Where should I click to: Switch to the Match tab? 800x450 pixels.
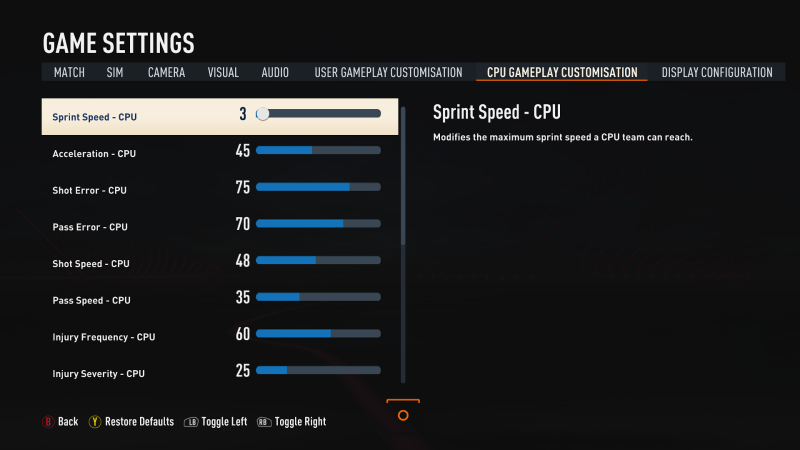(69, 73)
